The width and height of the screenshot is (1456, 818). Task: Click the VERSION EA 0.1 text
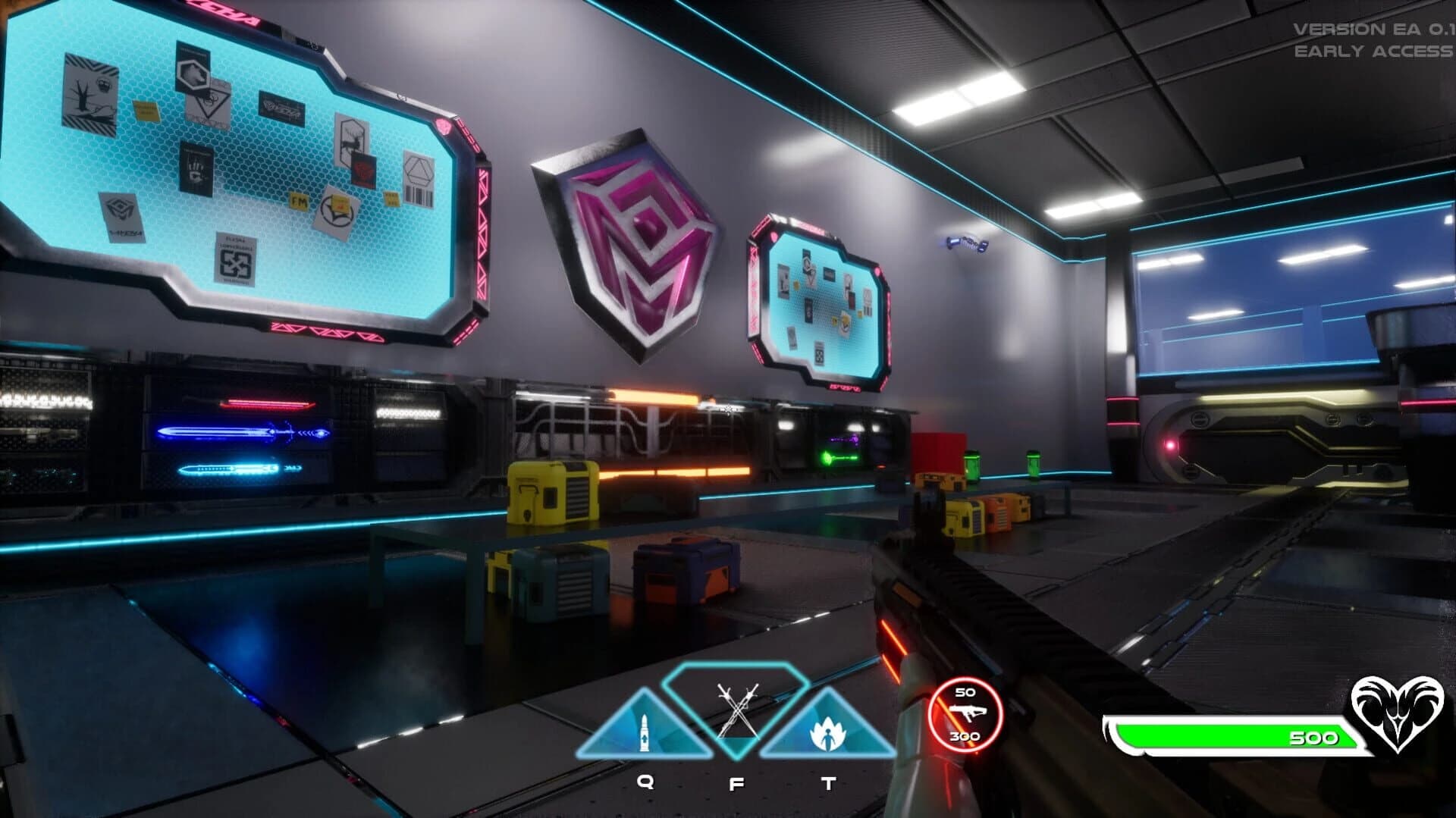click(x=1373, y=29)
